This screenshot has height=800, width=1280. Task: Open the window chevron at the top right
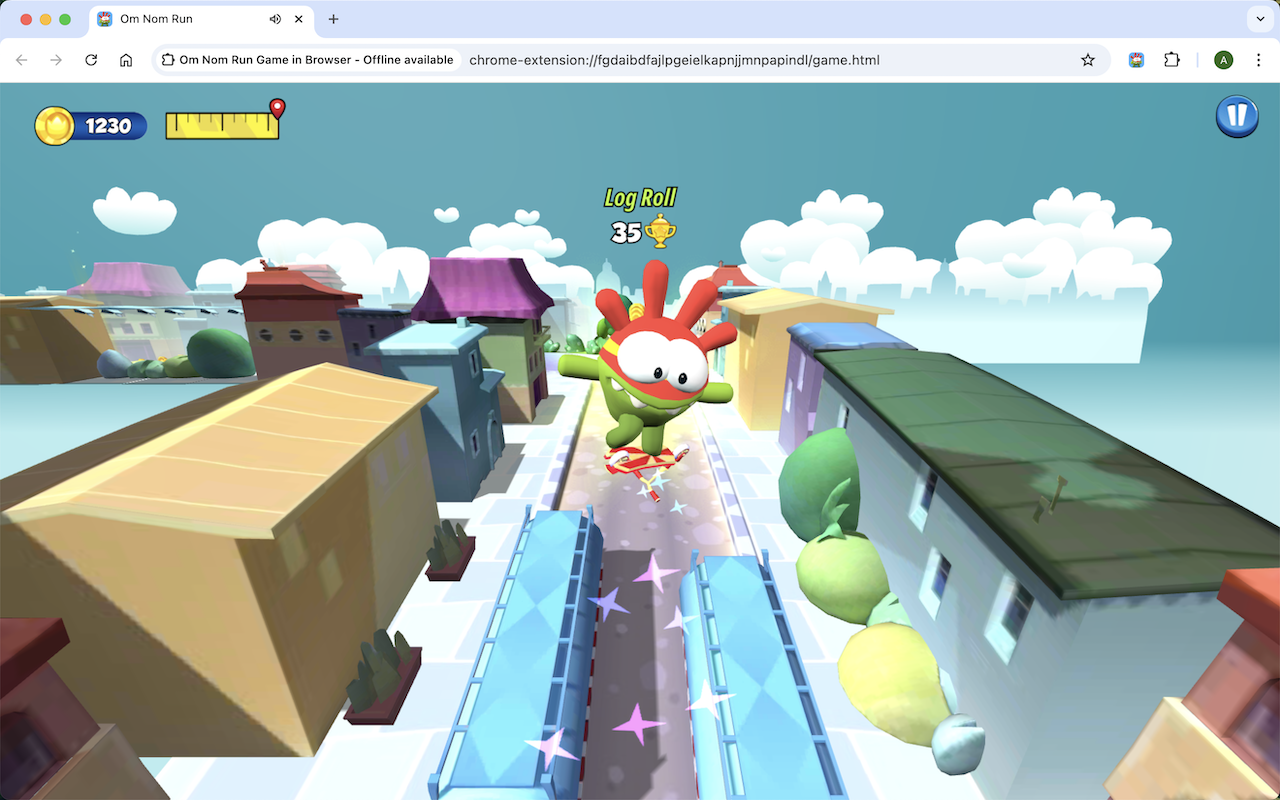tap(1259, 18)
